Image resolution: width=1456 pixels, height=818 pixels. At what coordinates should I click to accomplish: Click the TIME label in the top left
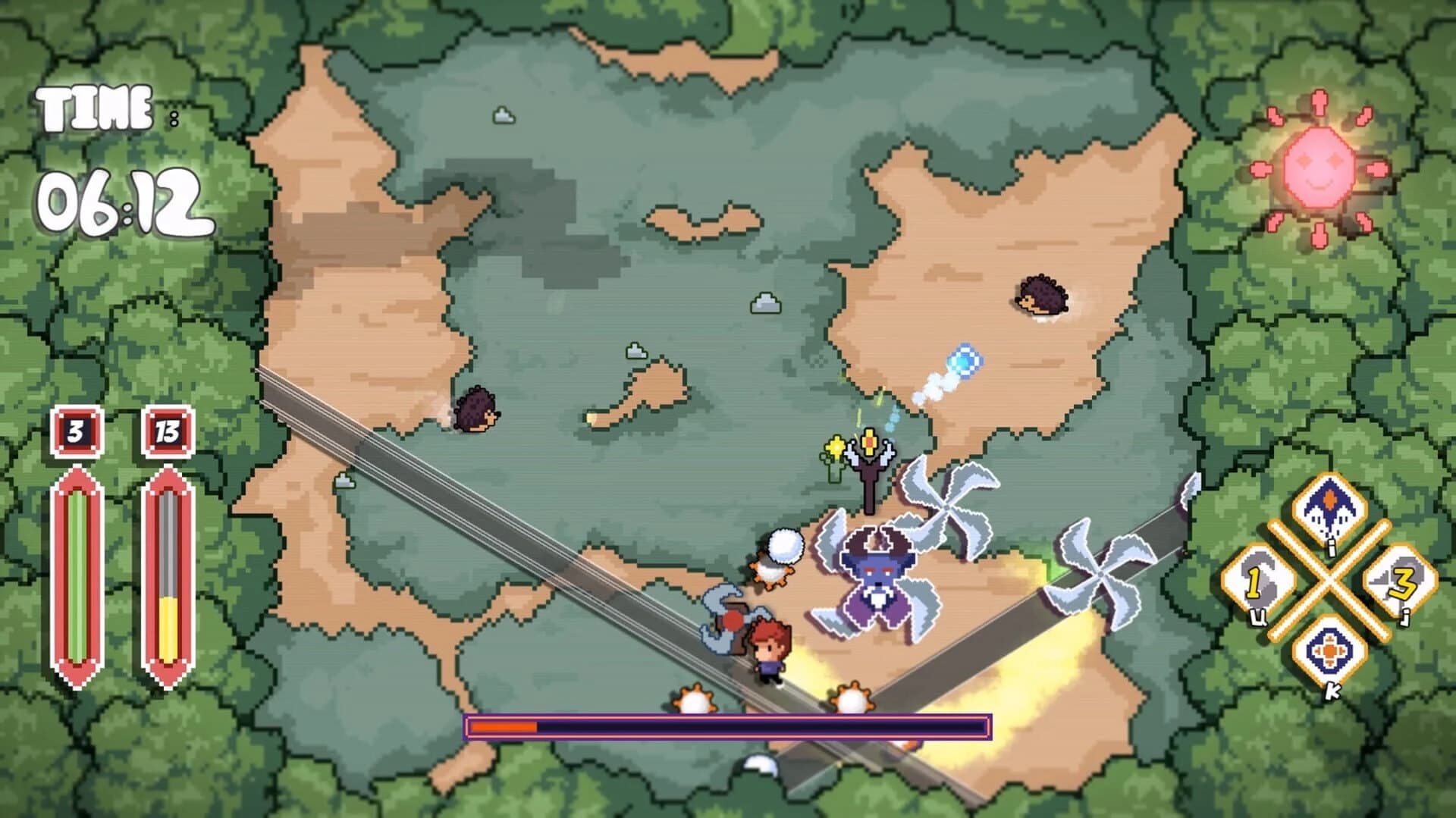point(95,105)
